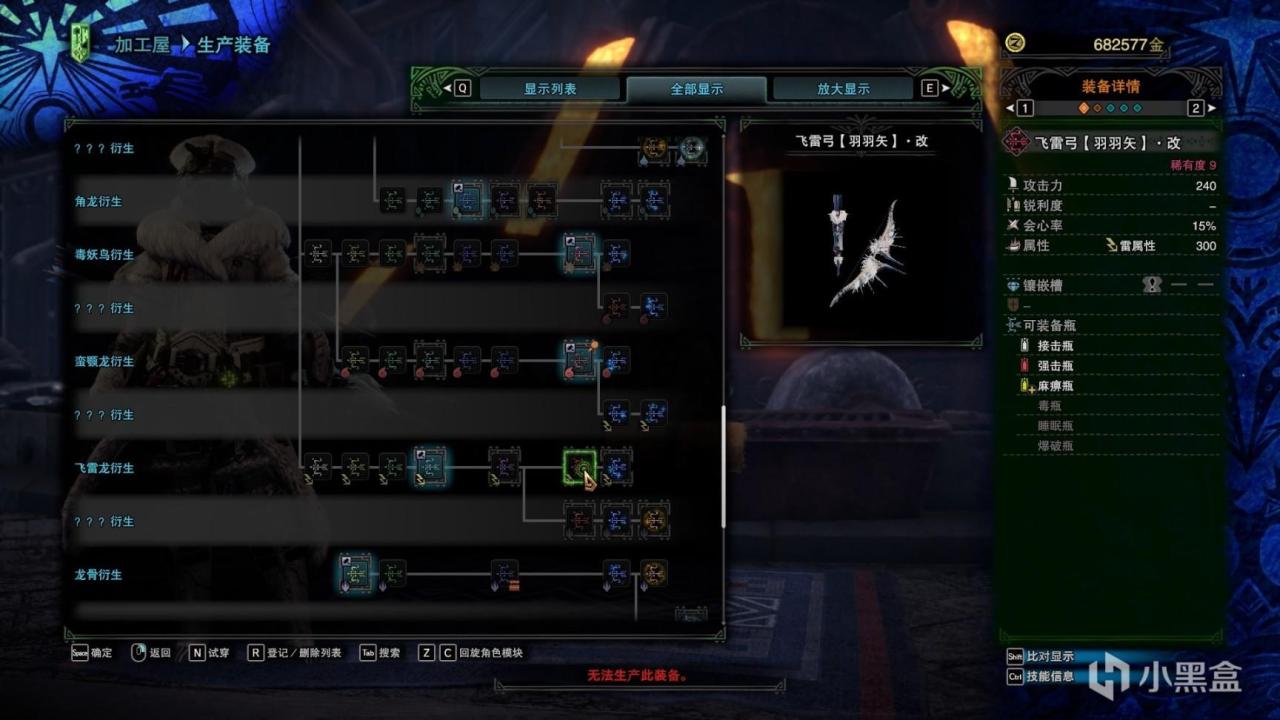Click the 返回 back option
This screenshot has width=1280, height=720.
point(151,653)
